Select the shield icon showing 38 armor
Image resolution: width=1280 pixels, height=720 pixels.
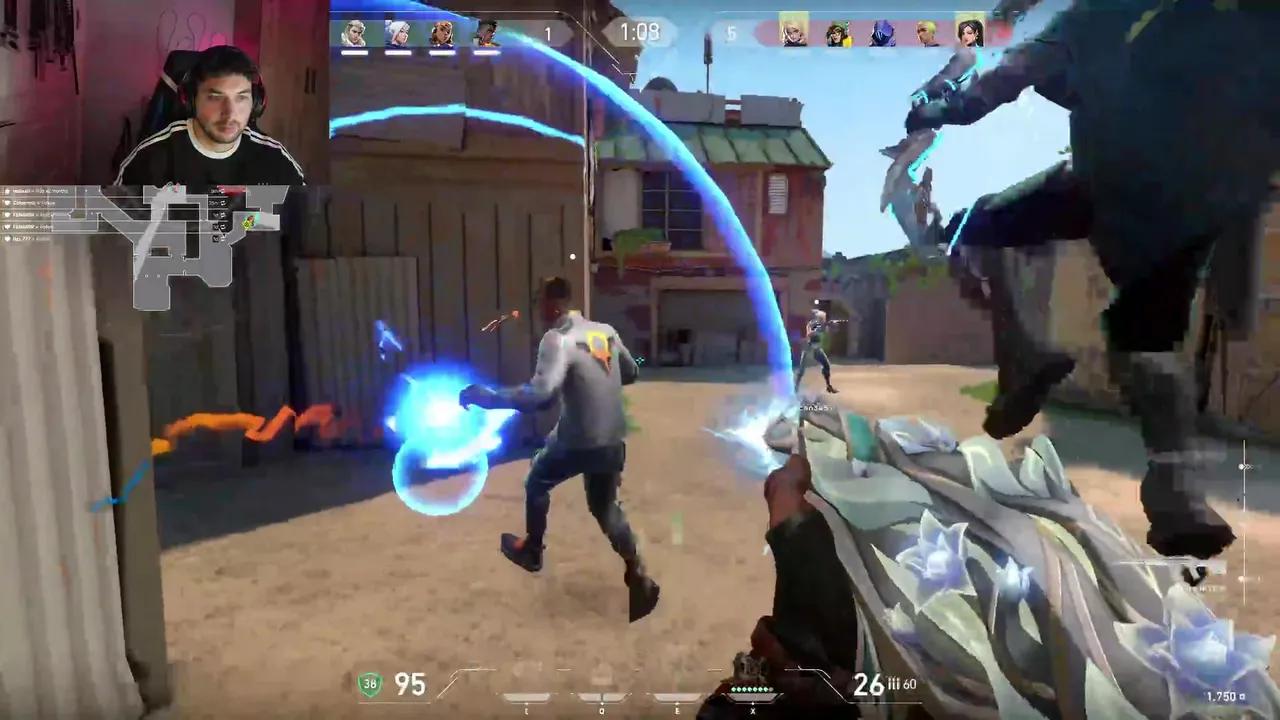pyautogui.click(x=368, y=686)
